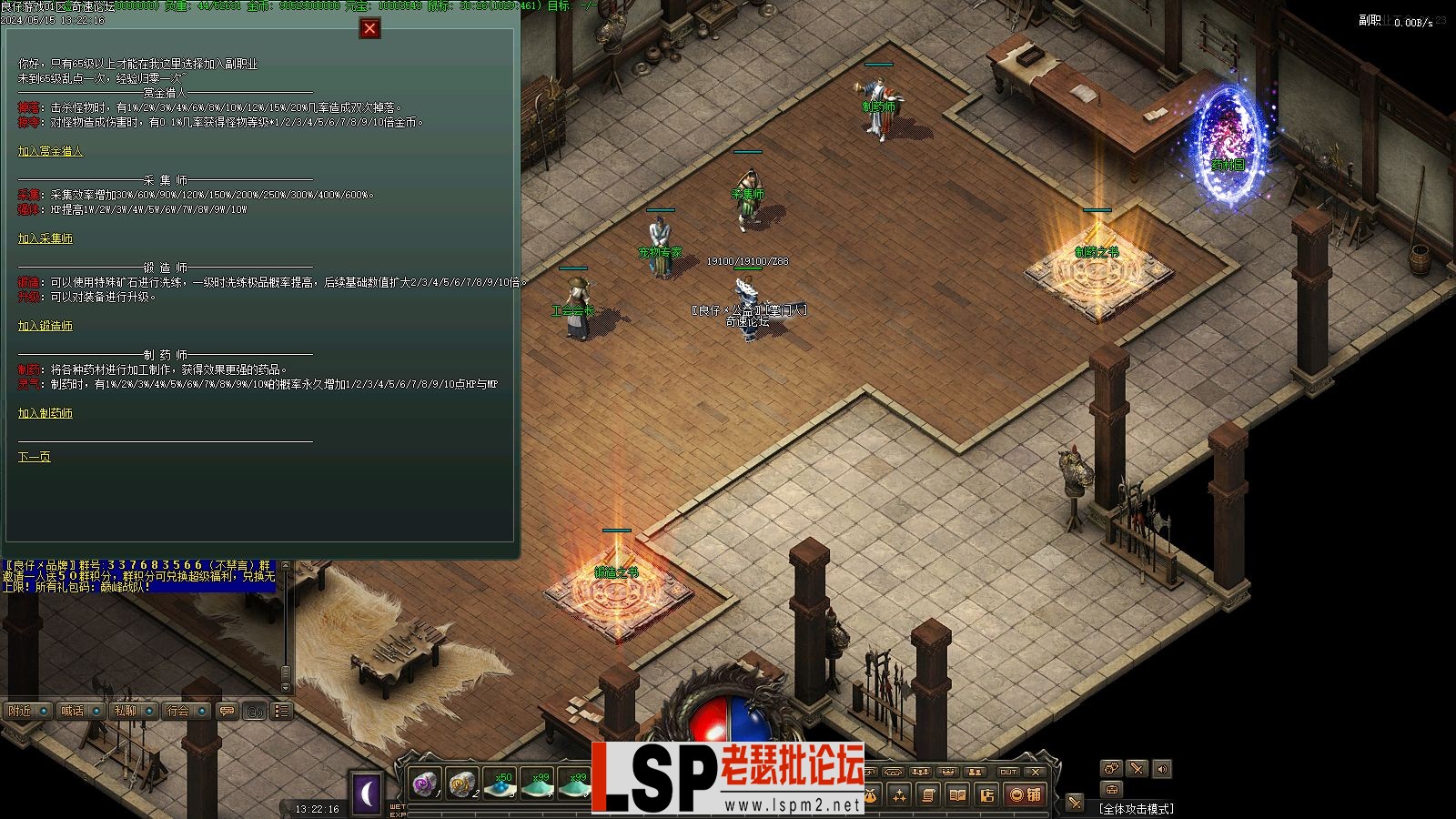Image resolution: width=1456 pixels, height=819 pixels.
Task: Click the speech bubble chat icon
Action: point(227,711)
